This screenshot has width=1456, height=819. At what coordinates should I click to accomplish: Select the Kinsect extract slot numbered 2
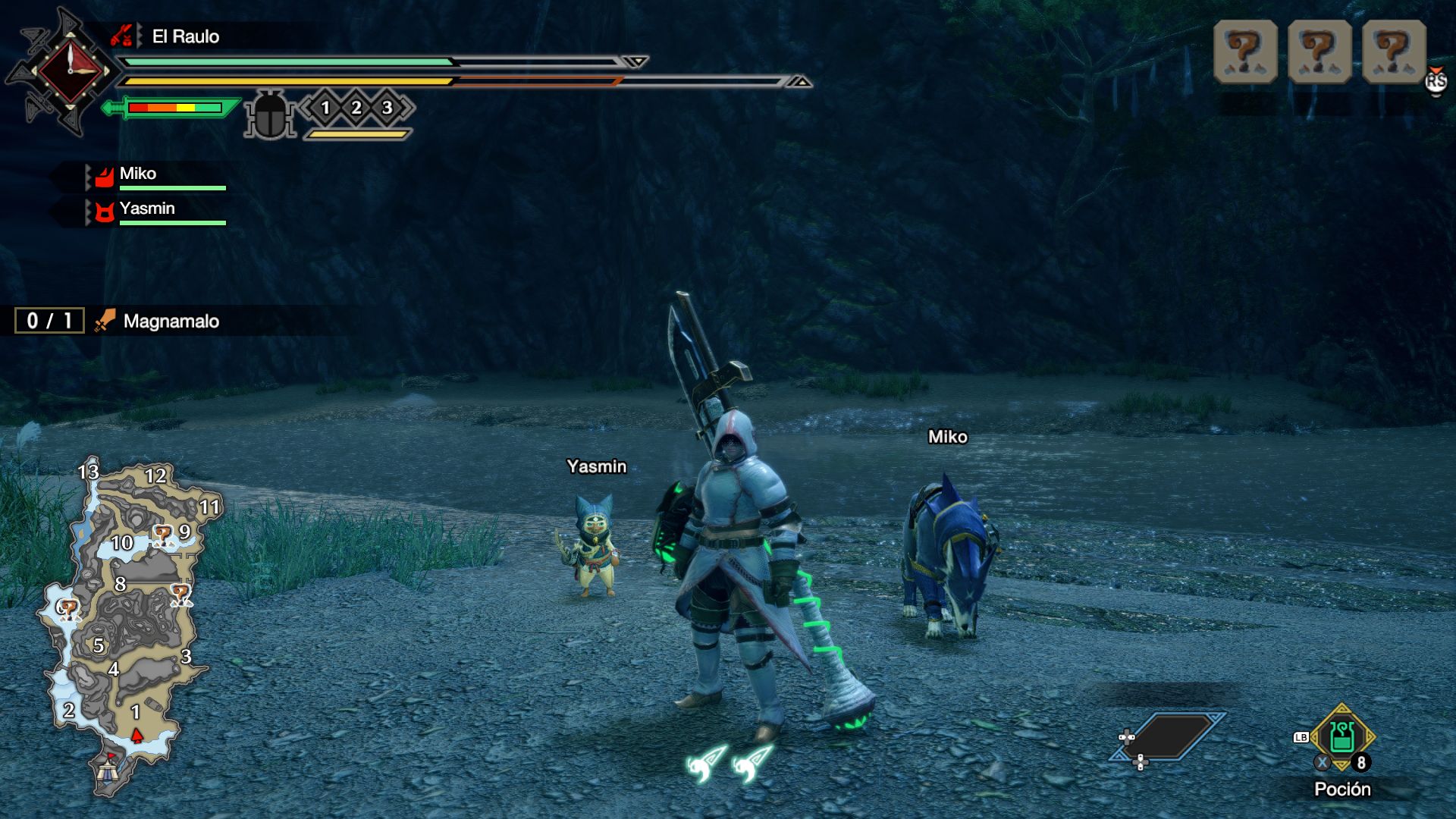[x=356, y=108]
